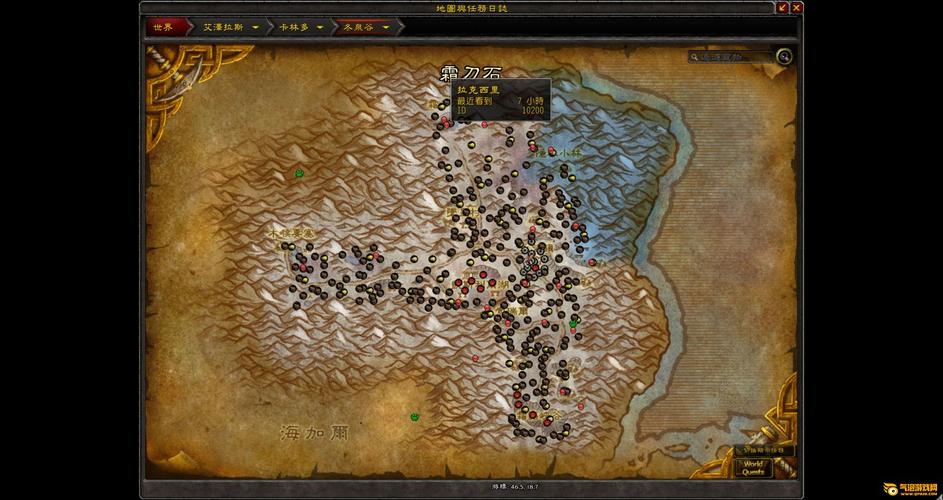Focus the map search input field
The width and height of the screenshot is (943, 500).
732,57
